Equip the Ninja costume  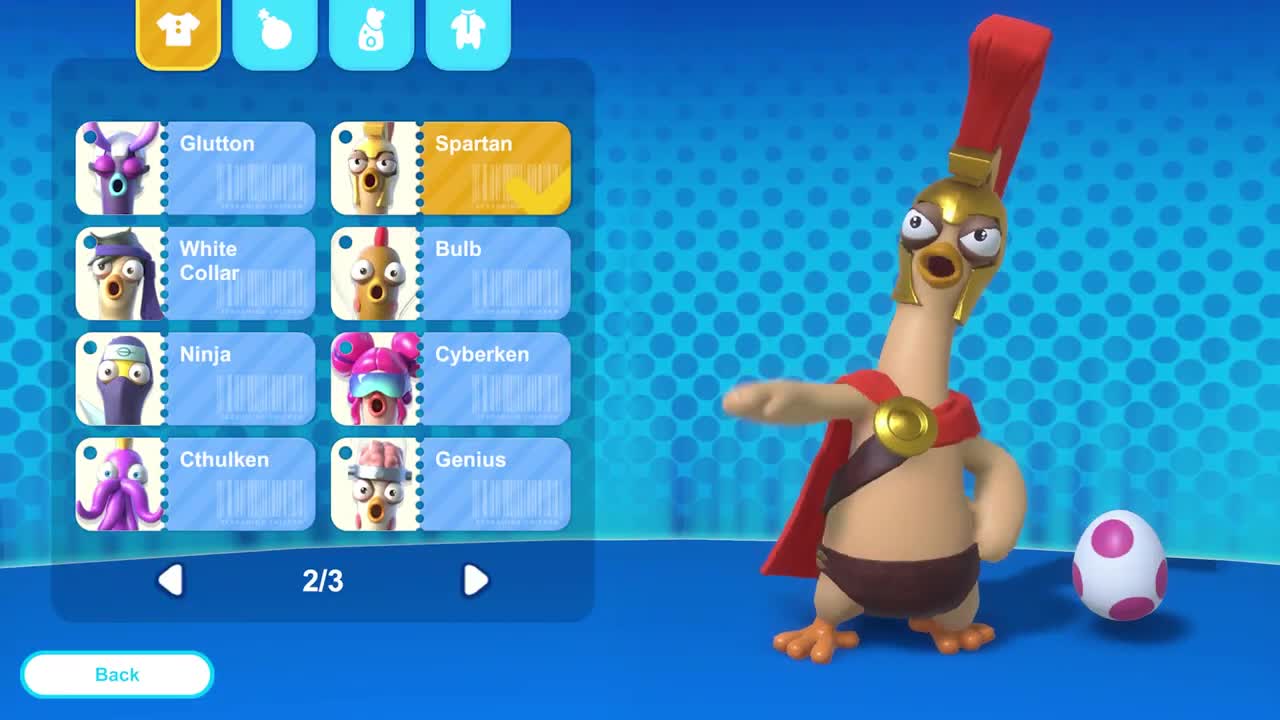(x=195, y=379)
